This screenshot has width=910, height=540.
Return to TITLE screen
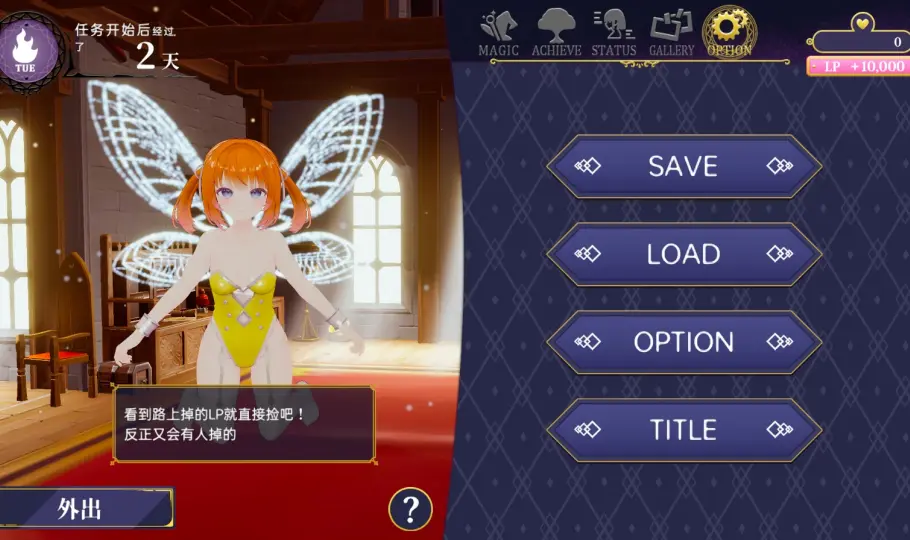(x=683, y=430)
